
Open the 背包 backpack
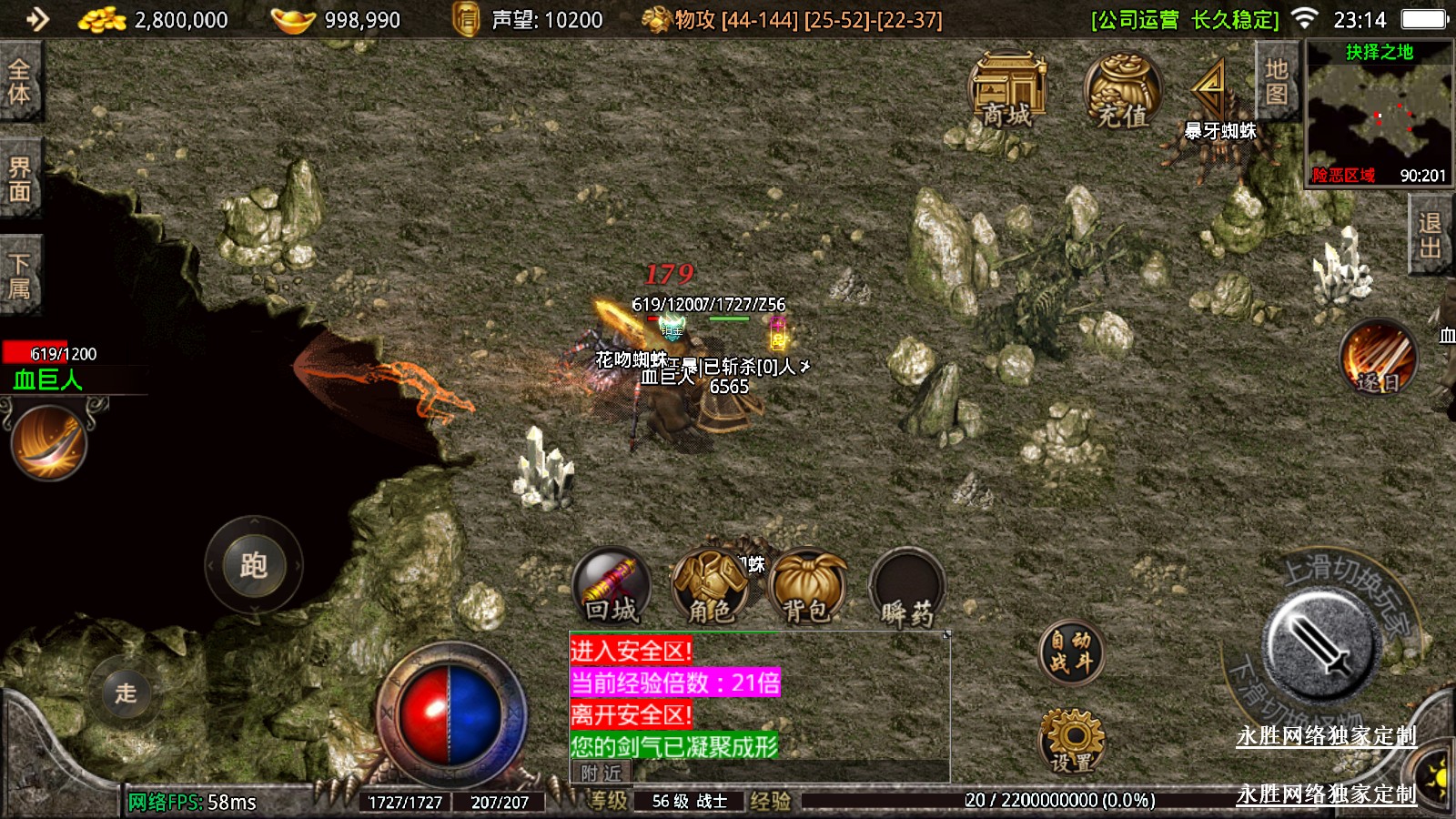tap(807, 587)
